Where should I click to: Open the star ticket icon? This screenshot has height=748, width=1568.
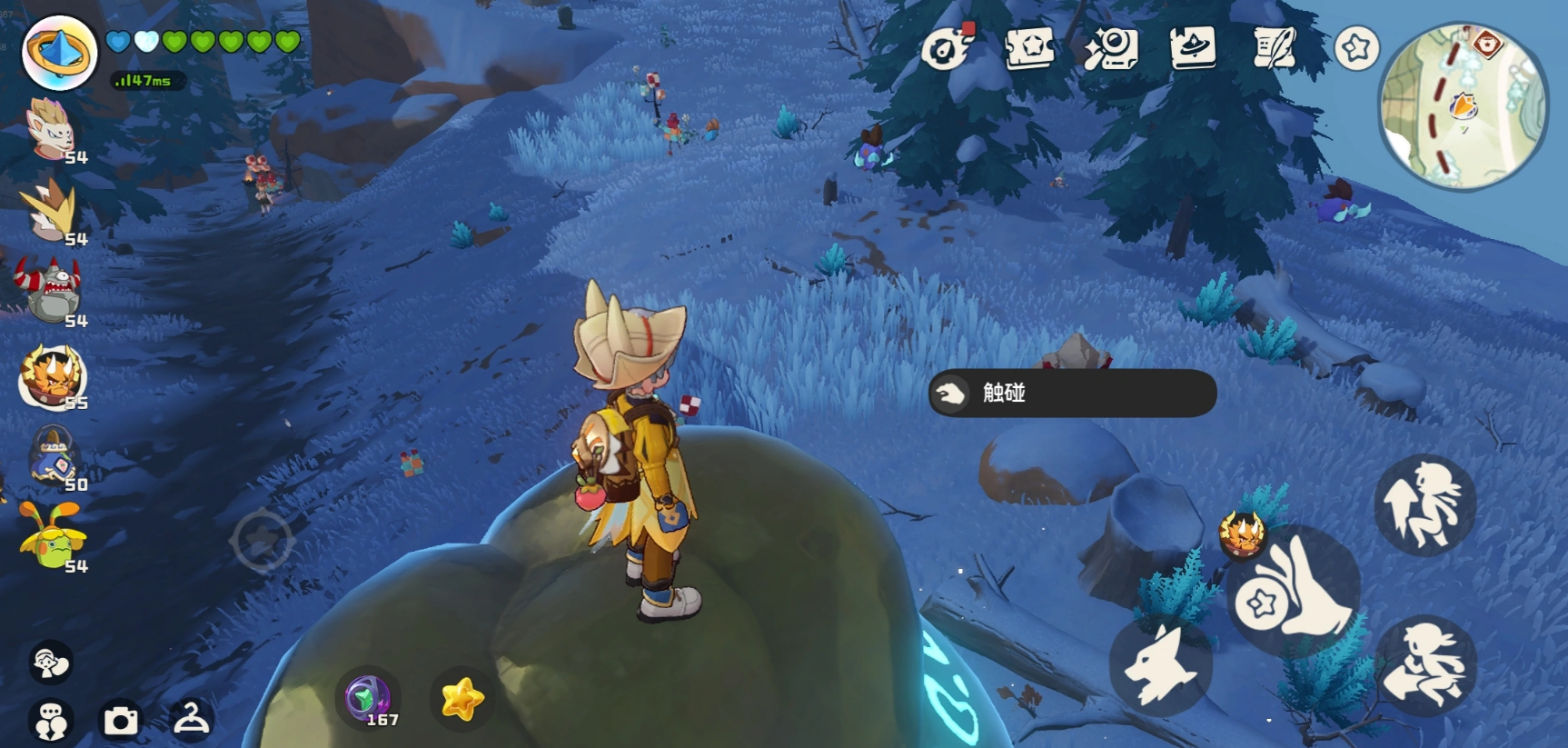1029,47
